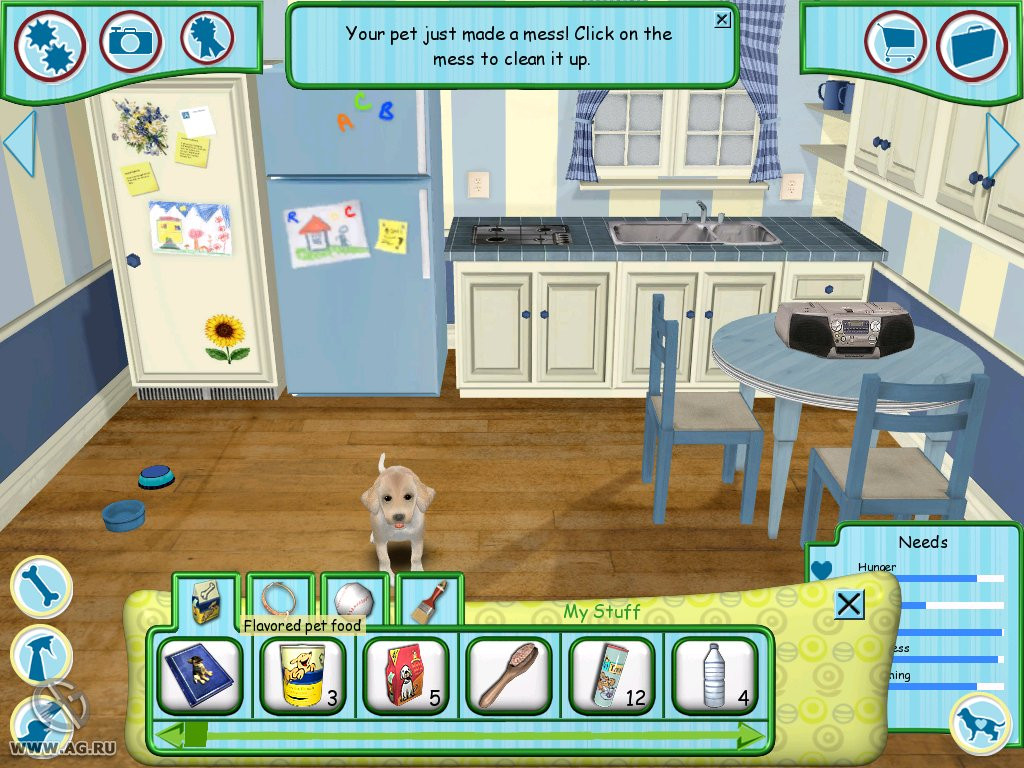Select the blue dog book item

coord(200,676)
